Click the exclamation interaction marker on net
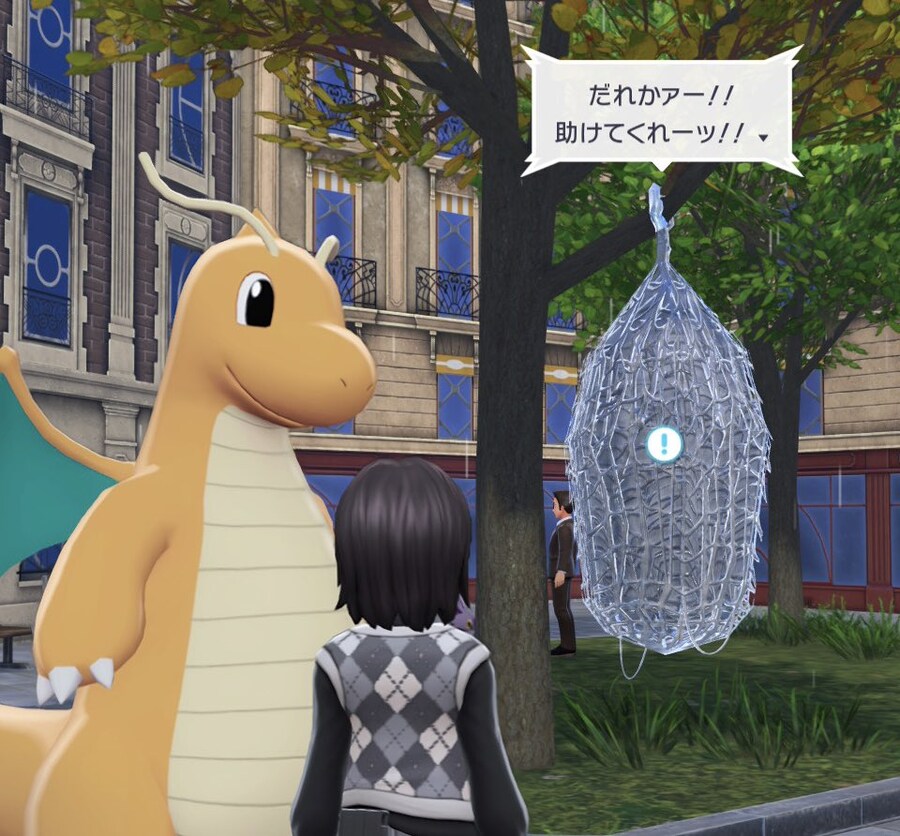The height and width of the screenshot is (836, 900). pyautogui.click(x=663, y=444)
